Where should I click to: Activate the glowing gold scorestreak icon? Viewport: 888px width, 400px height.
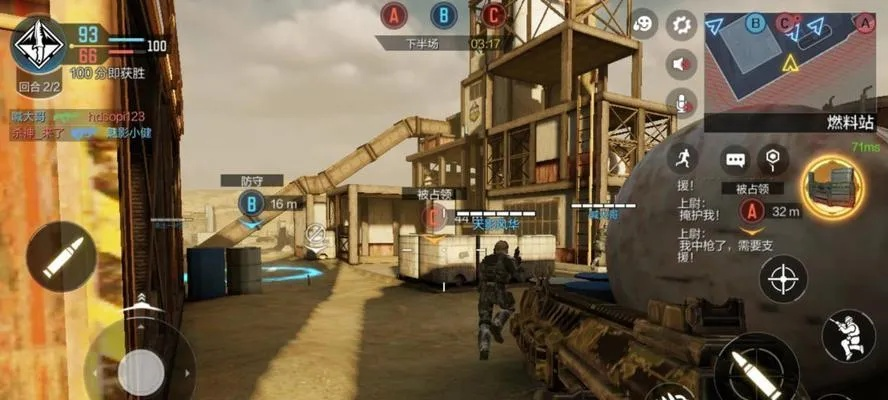[833, 188]
